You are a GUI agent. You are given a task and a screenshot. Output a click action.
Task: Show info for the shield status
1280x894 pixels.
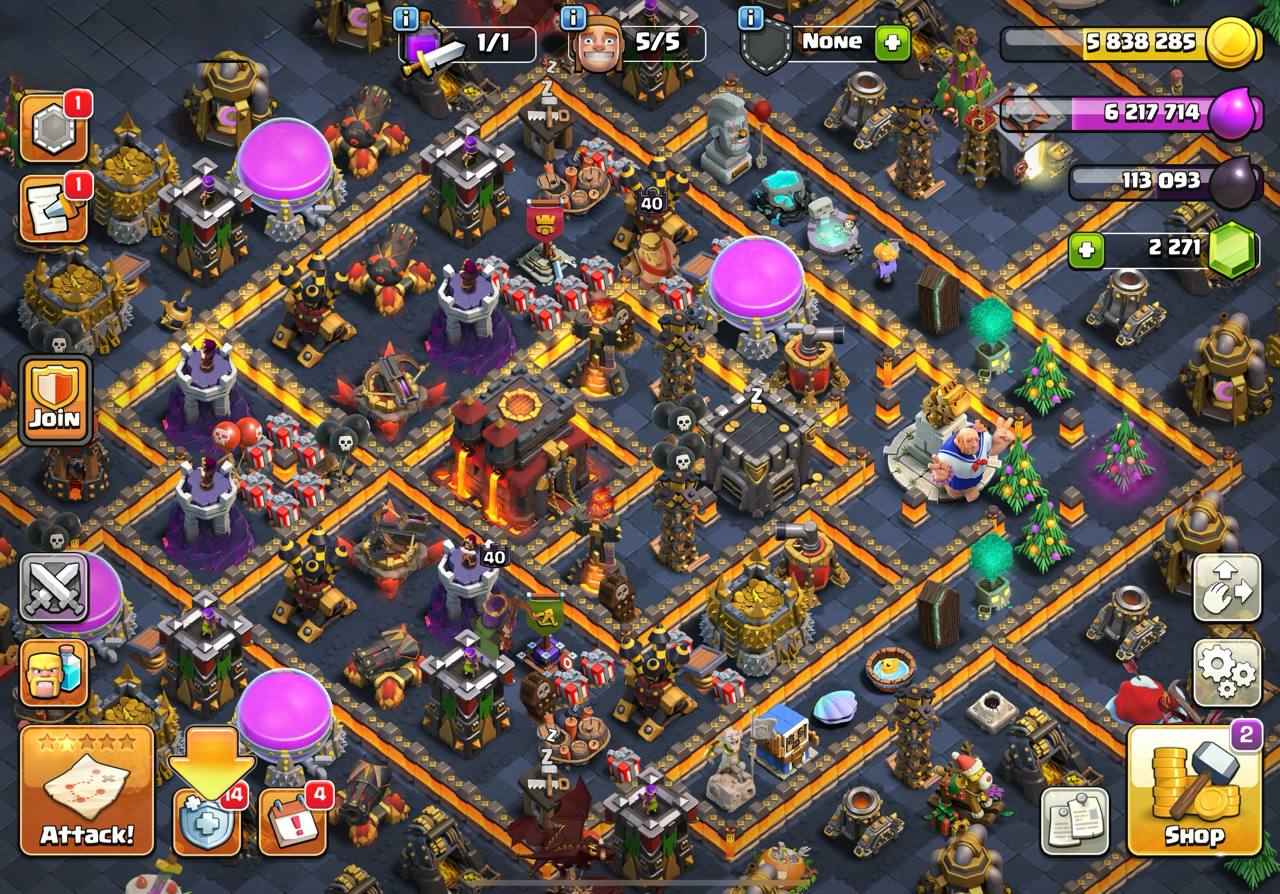748,18
